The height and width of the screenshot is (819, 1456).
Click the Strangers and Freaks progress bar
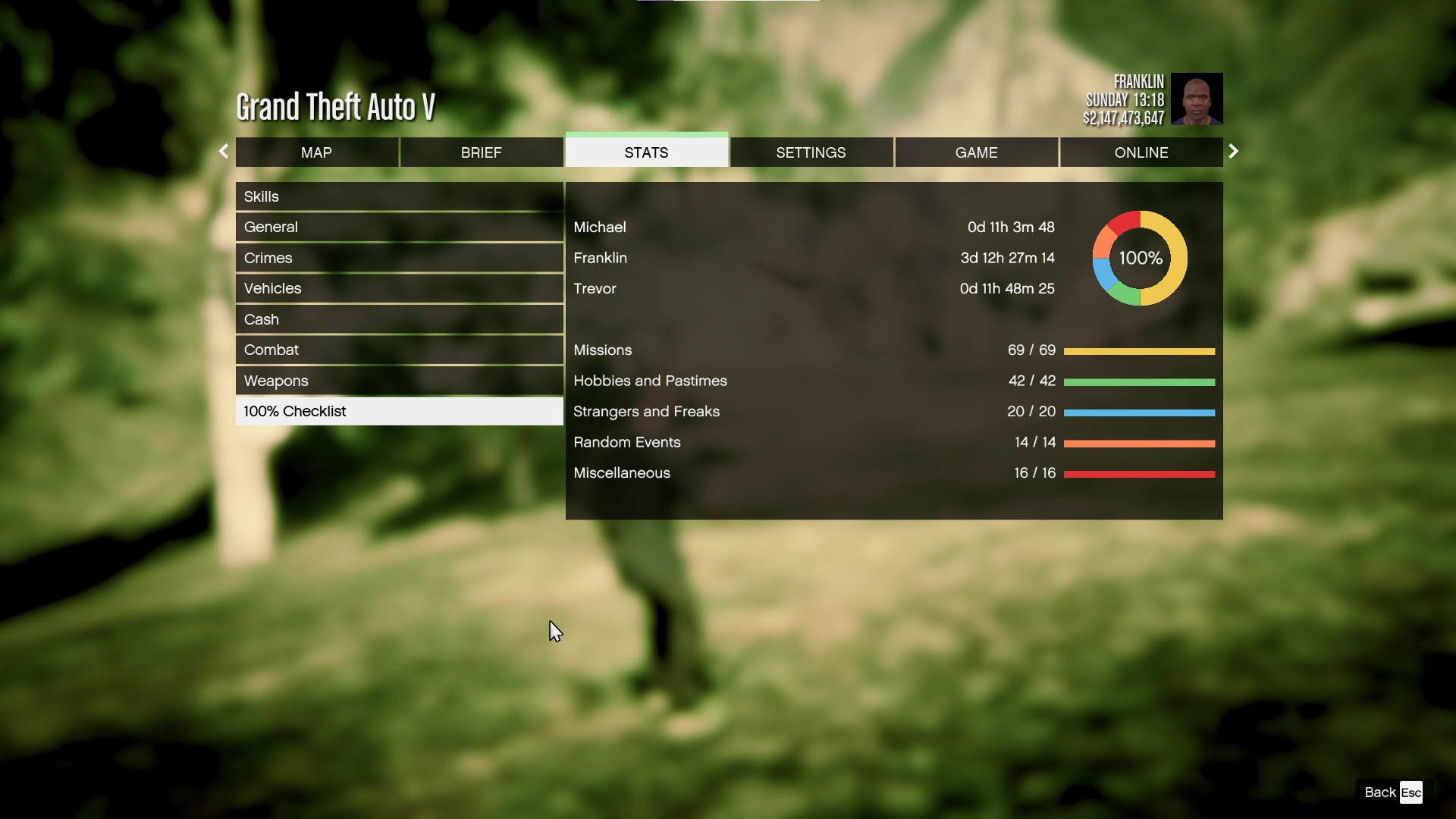[x=1140, y=412]
